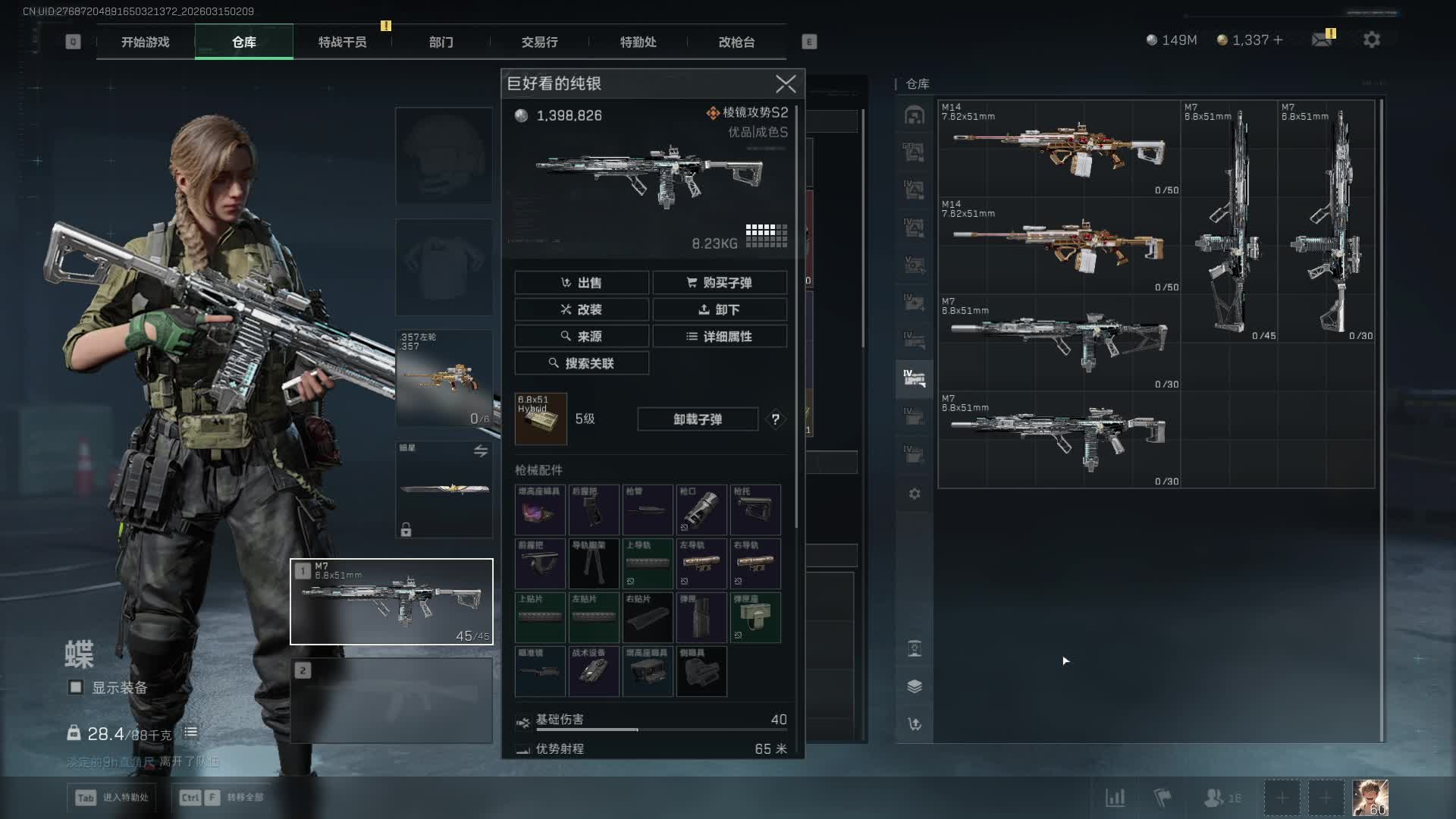Open the 交易行 marketplace tab
Image resolution: width=1456 pixels, height=819 pixels.
(539, 42)
